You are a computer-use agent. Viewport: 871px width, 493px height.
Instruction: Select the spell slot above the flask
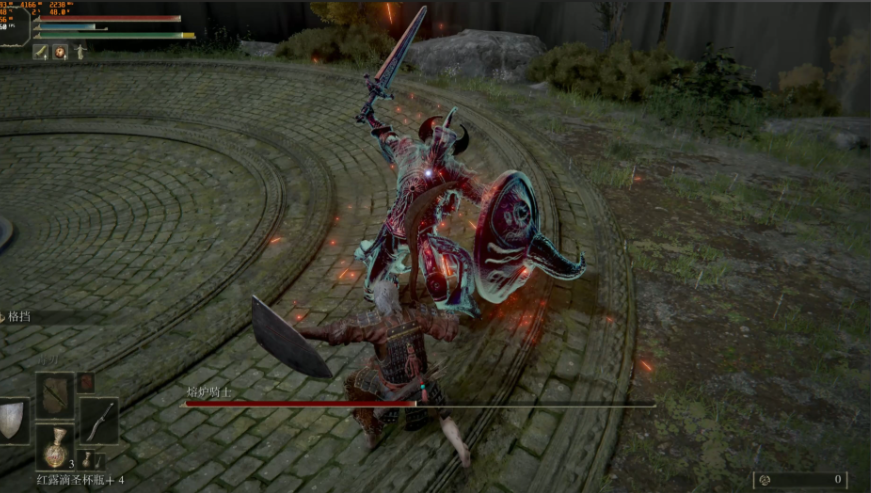pyautogui.click(x=55, y=396)
